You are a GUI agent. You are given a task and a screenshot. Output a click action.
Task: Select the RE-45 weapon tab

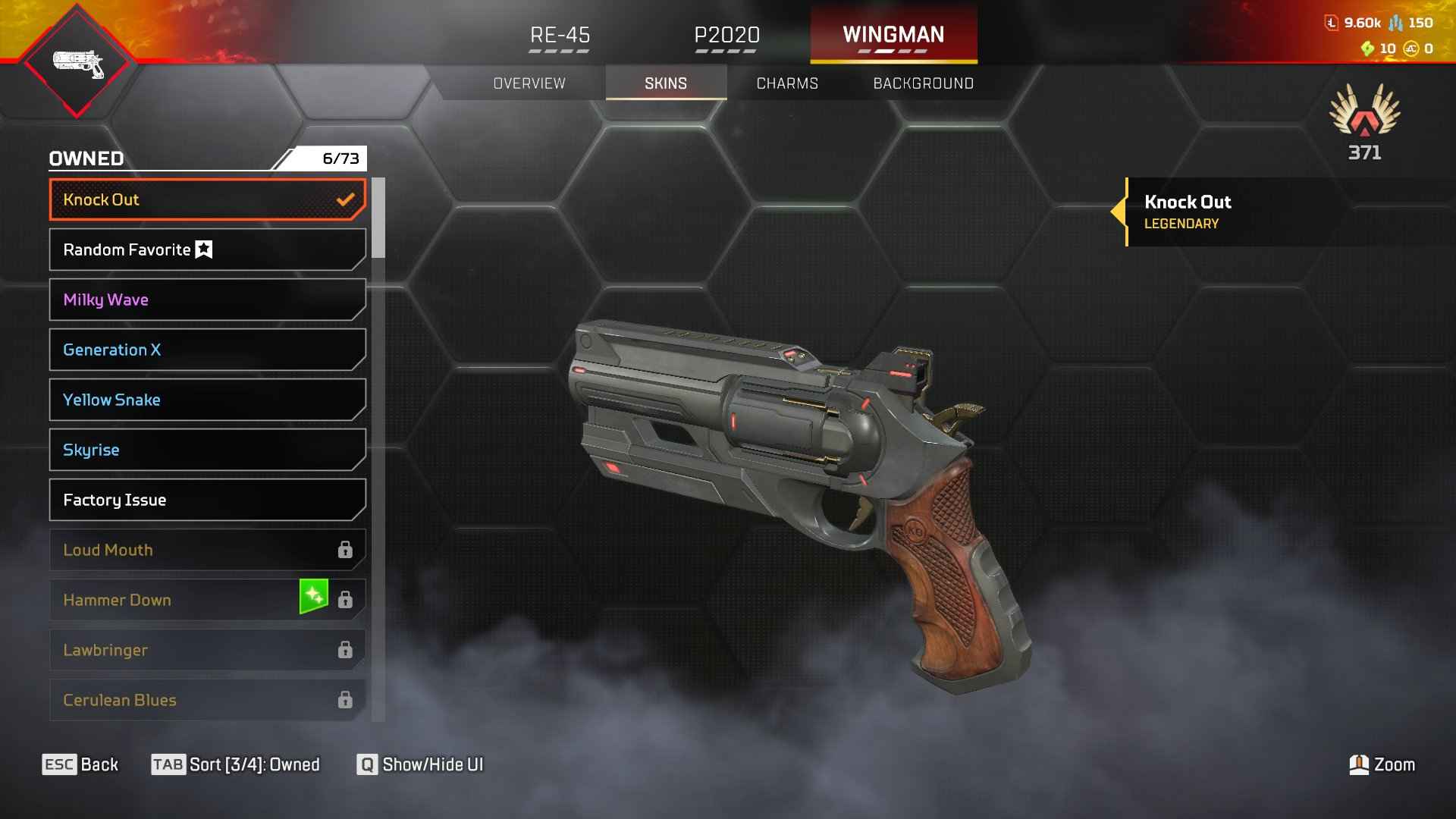[x=560, y=36]
